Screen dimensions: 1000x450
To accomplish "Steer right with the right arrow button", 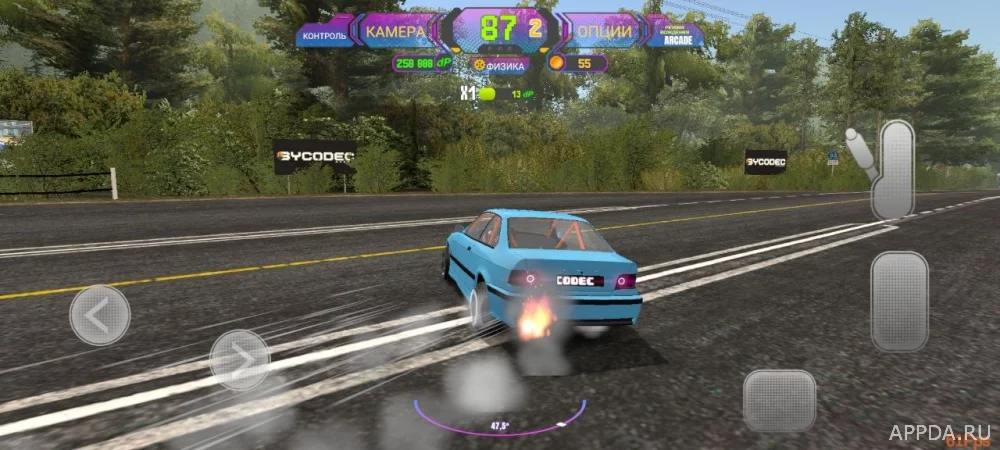I will point(240,359).
